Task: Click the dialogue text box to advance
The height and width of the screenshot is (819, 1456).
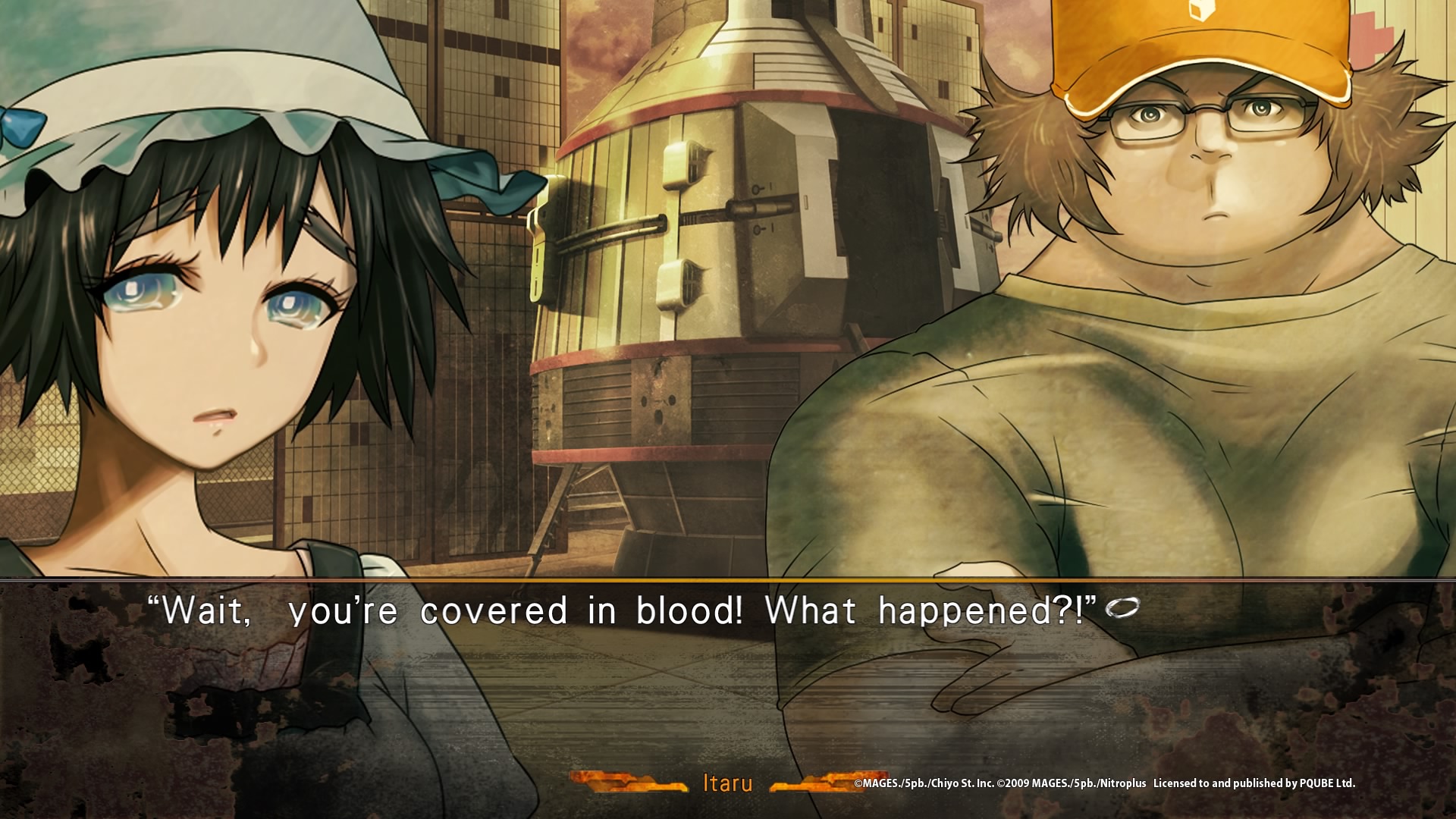Action: 728,667
